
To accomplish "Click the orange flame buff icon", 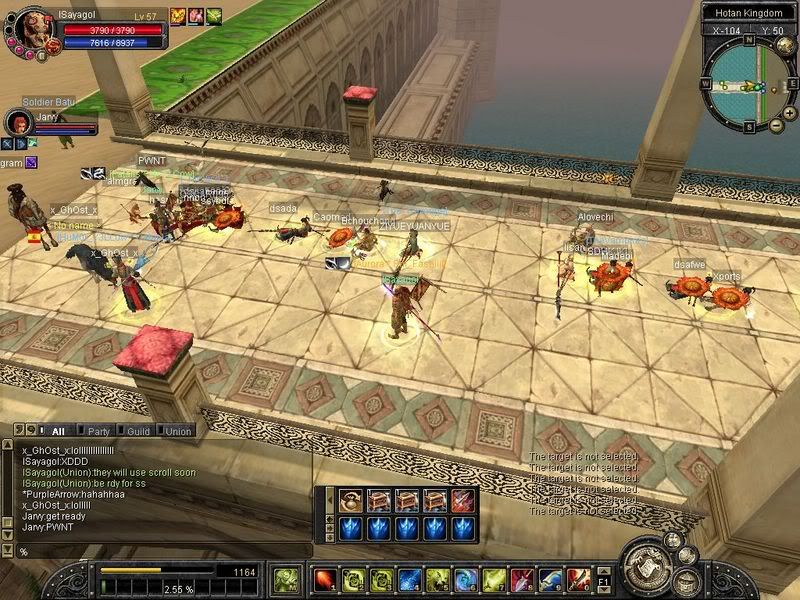I will tap(178, 15).
